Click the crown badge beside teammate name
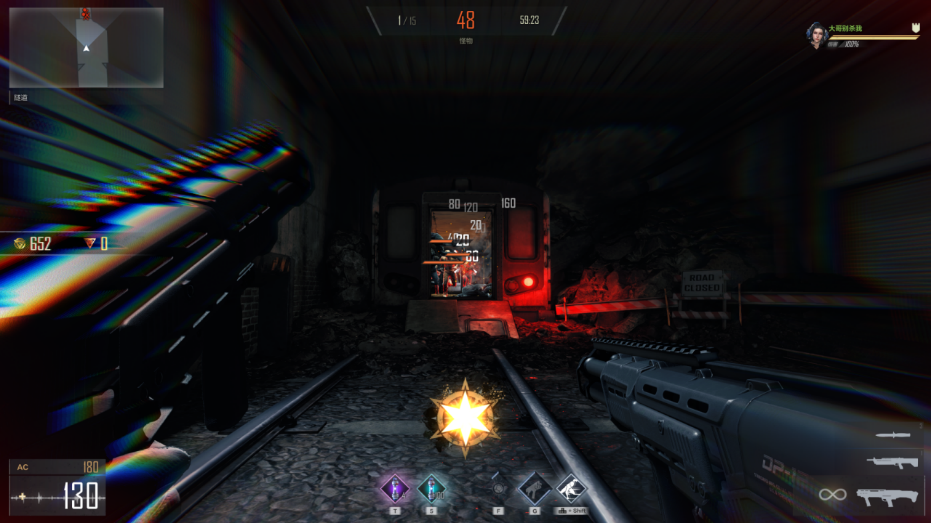931x524 pixels. click(915, 28)
